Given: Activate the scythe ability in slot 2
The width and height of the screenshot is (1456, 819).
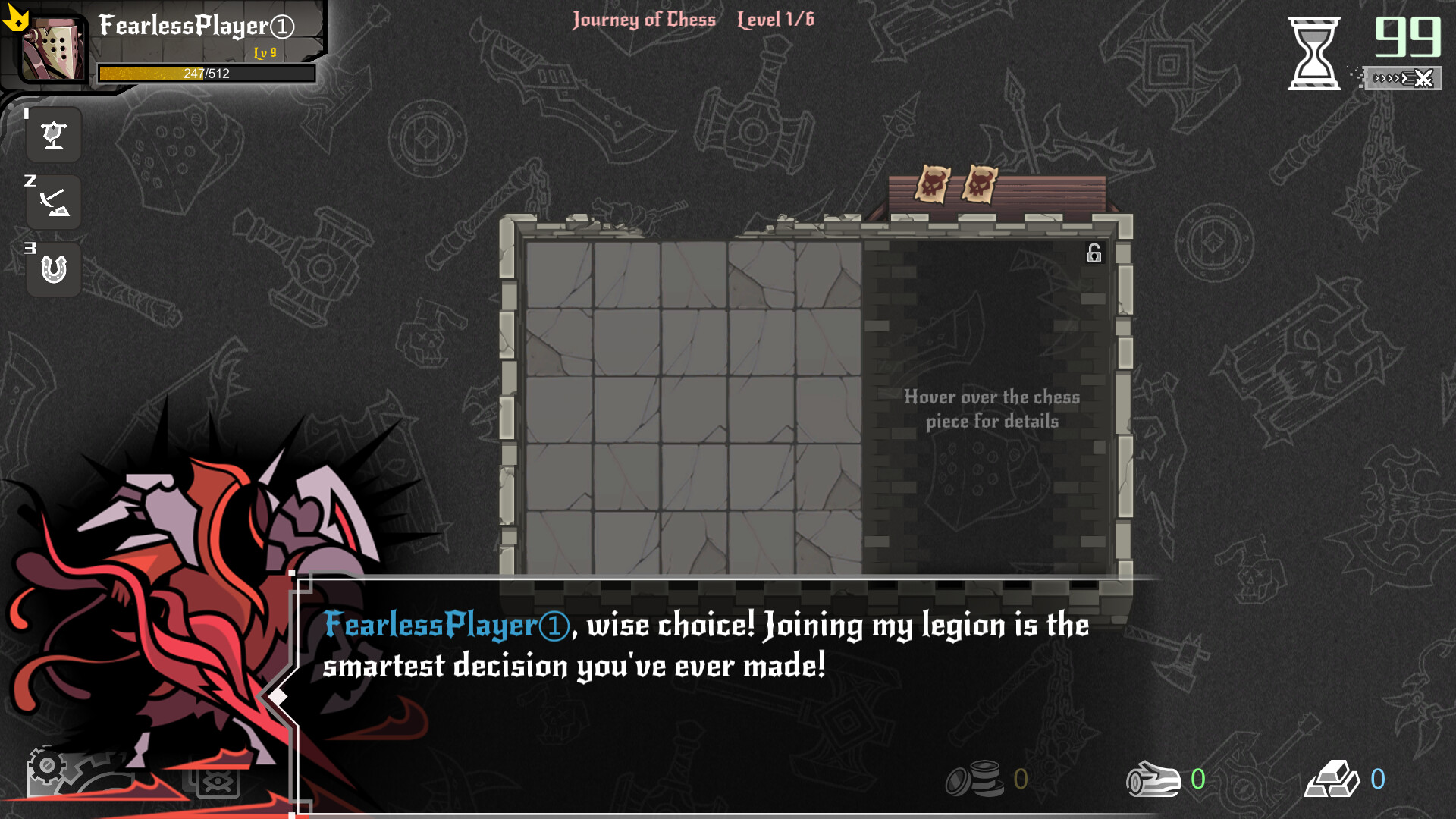Looking at the screenshot, I should pos(53,202).
